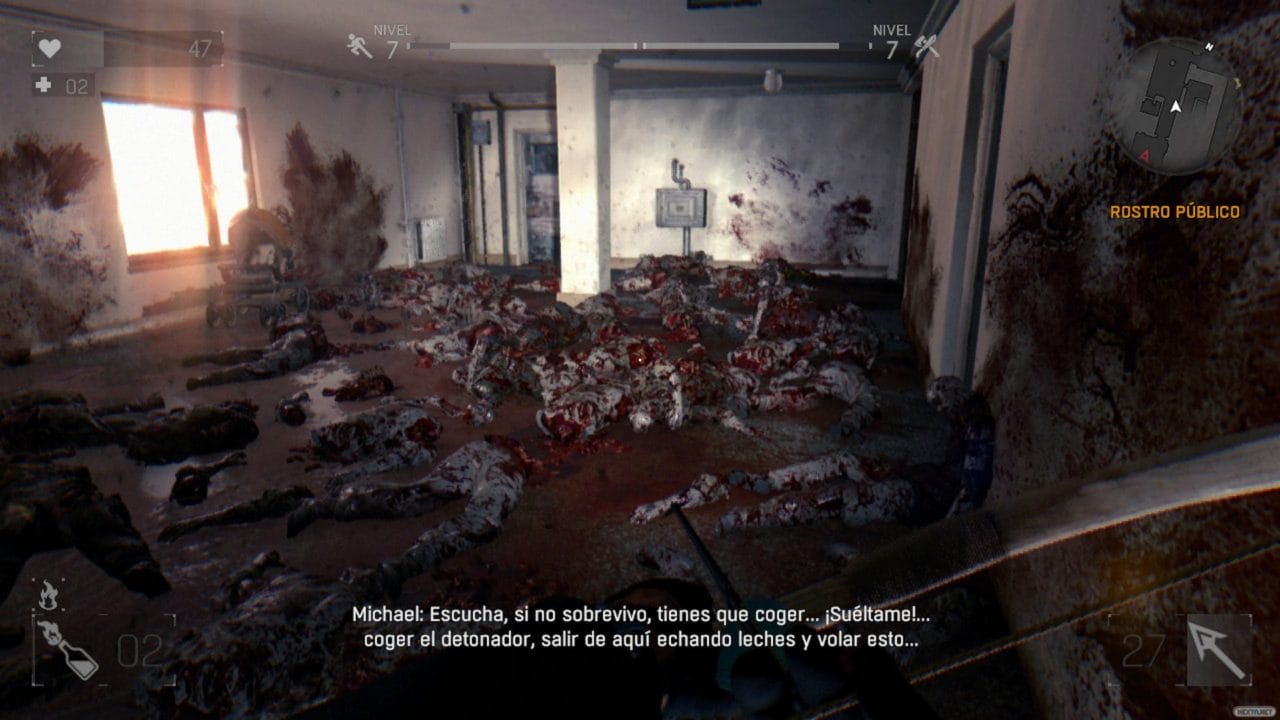Viewport: 1280px width, 720px height.
Task: Open the circular minimap
Action: 1177,107
